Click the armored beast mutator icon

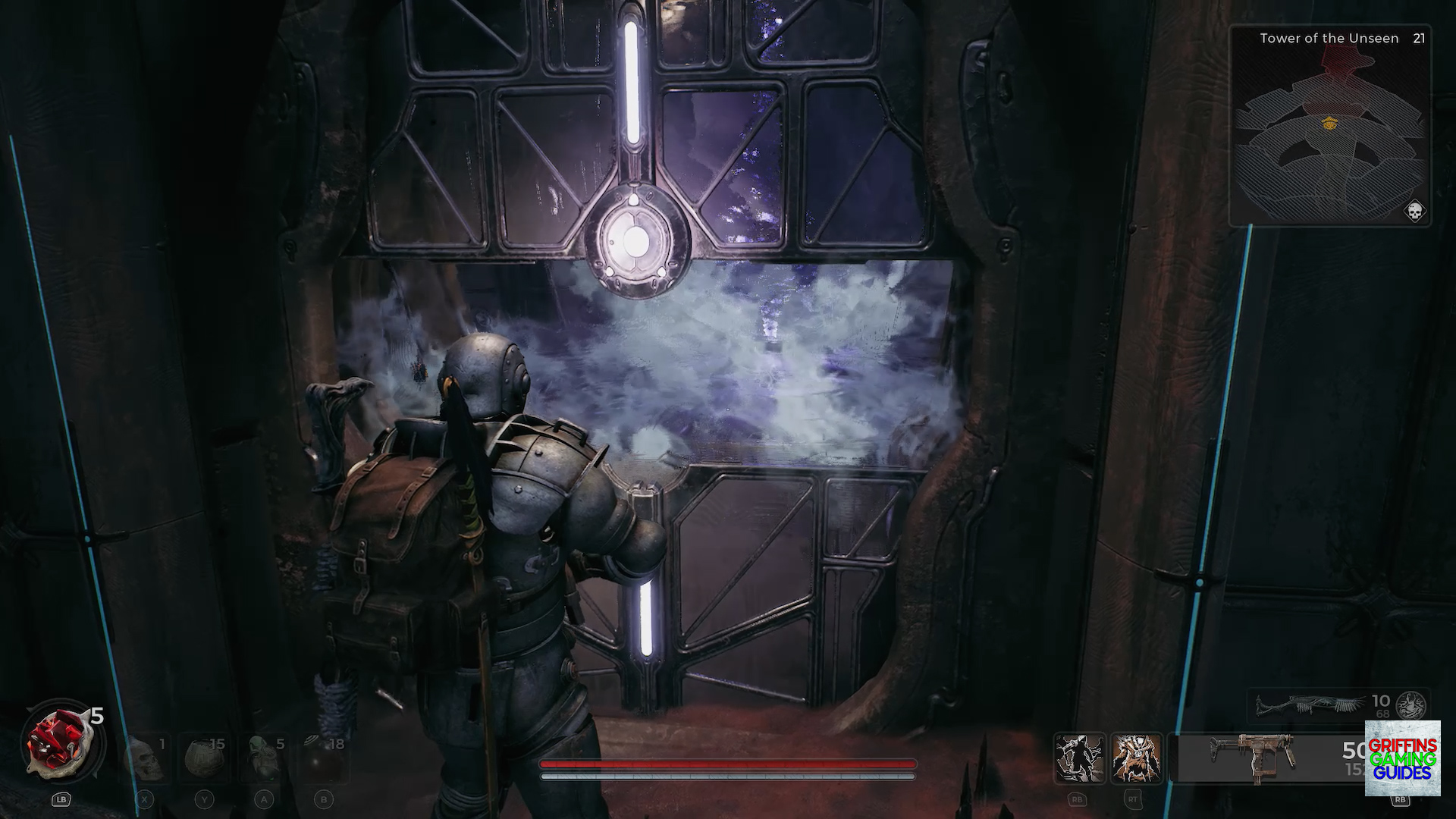[1136, 757]
